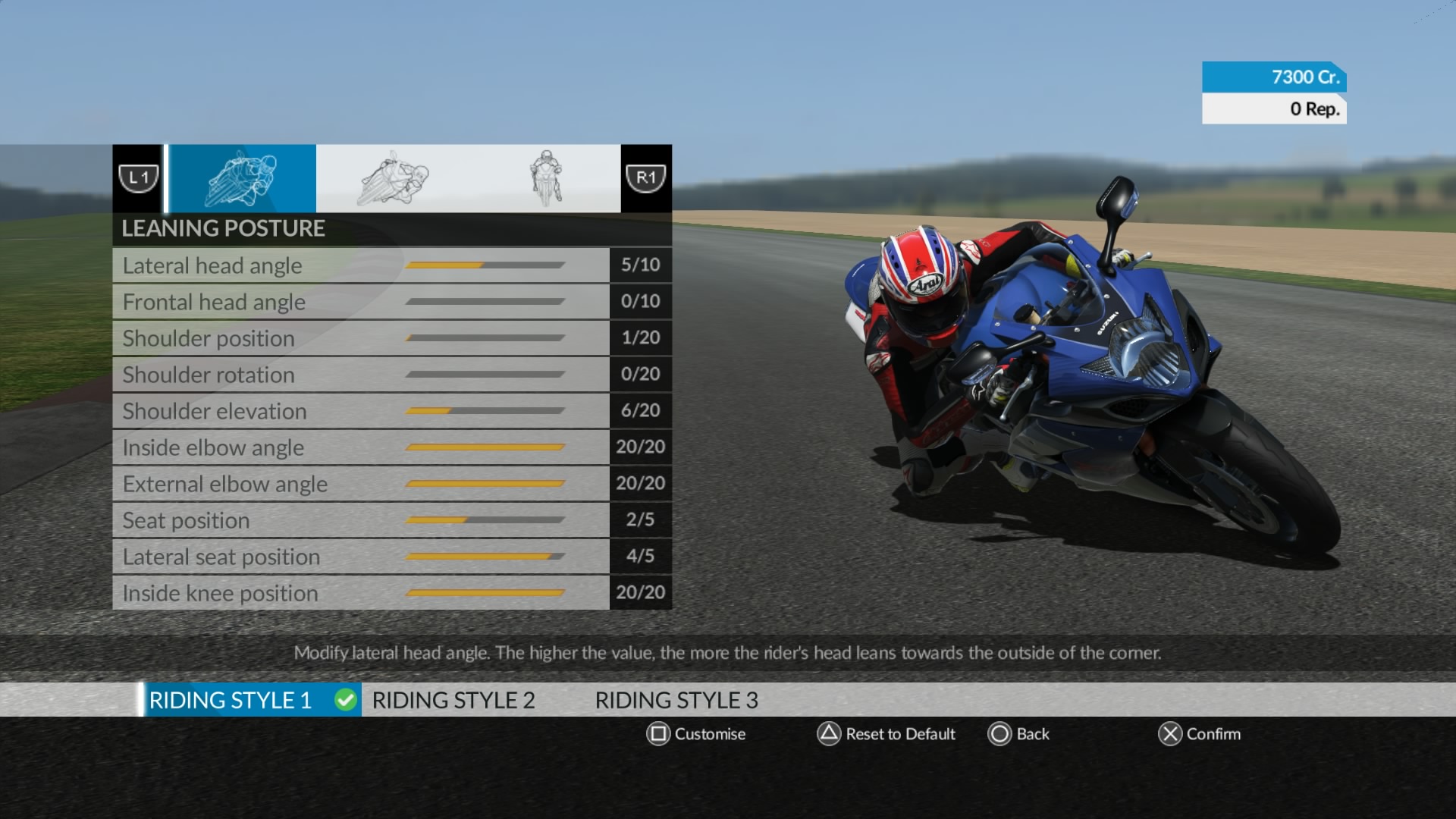Switch to Riding Style 2
The height and width of the screenshot is (819, 1456).
click(453, 700)
